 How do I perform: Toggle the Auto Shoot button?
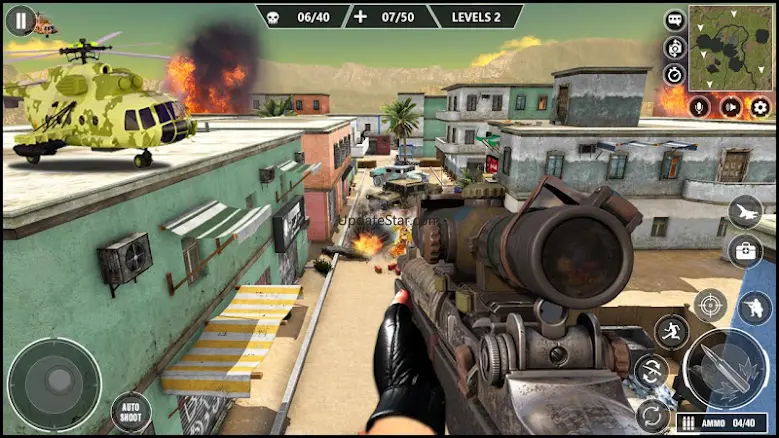(131, 412)
